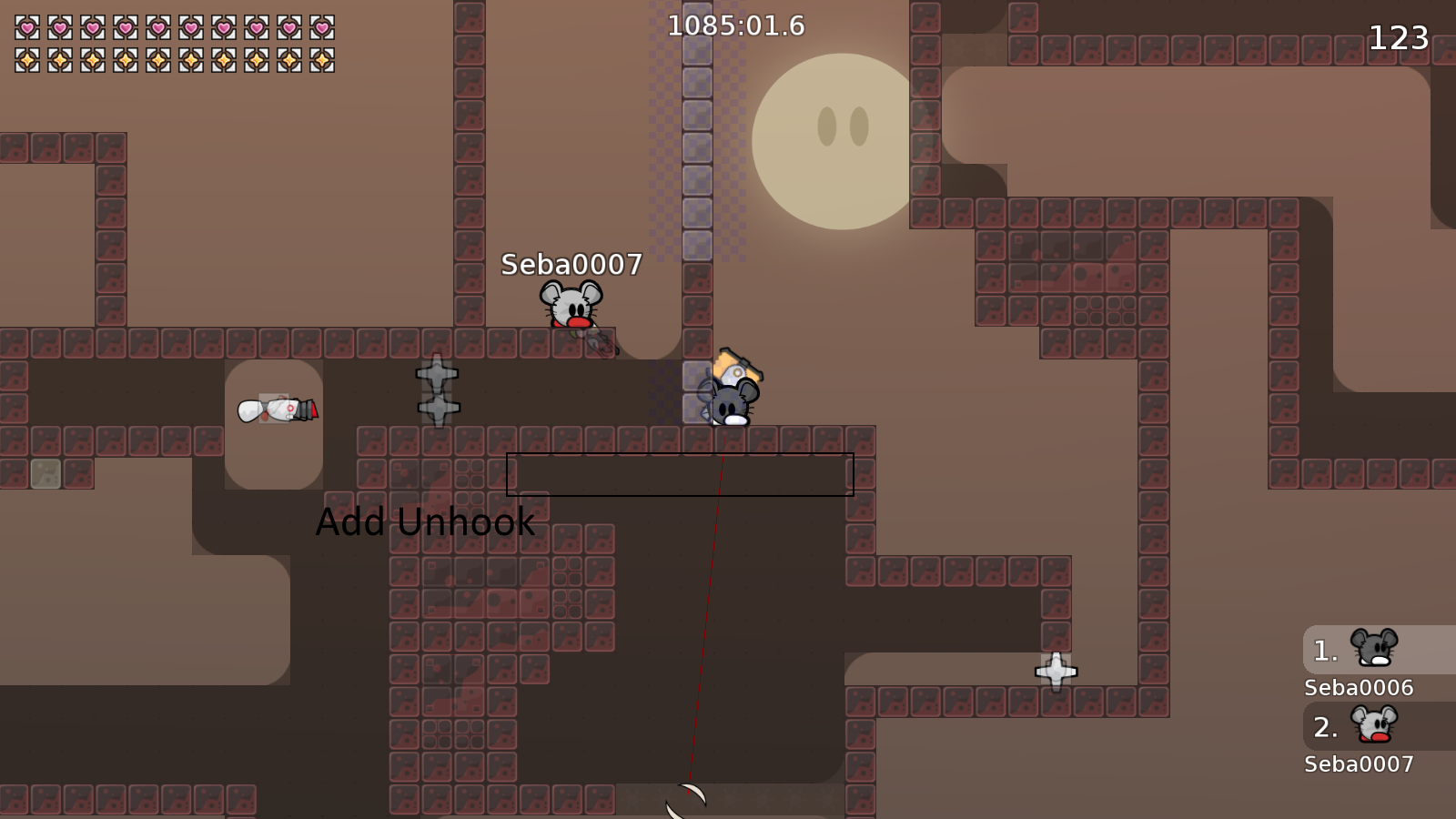Click the Seba0007 name tag above the tee
The image size is (1456, 819).
(x=571, y=265)
